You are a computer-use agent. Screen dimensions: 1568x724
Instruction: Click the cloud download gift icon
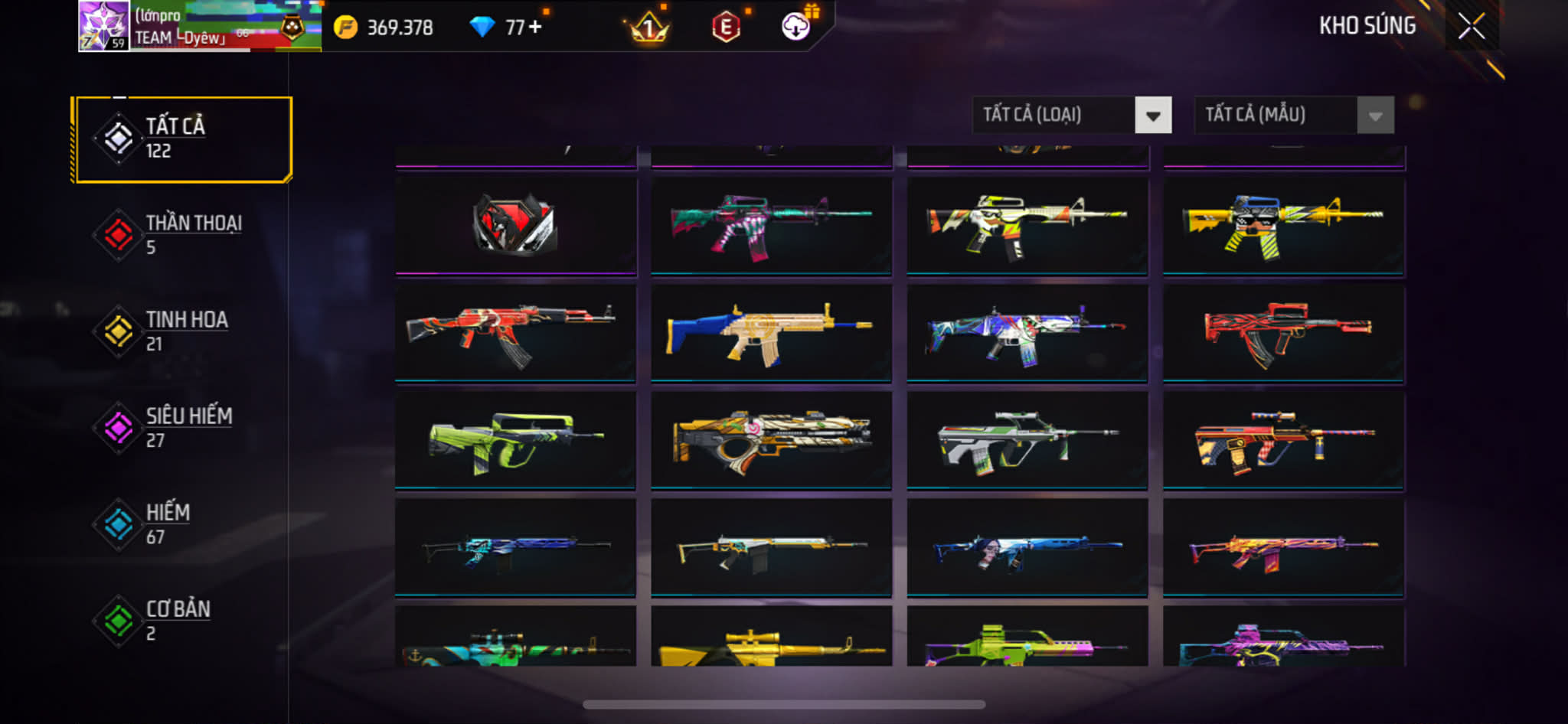pyautogui.click(x=796, y=27)
